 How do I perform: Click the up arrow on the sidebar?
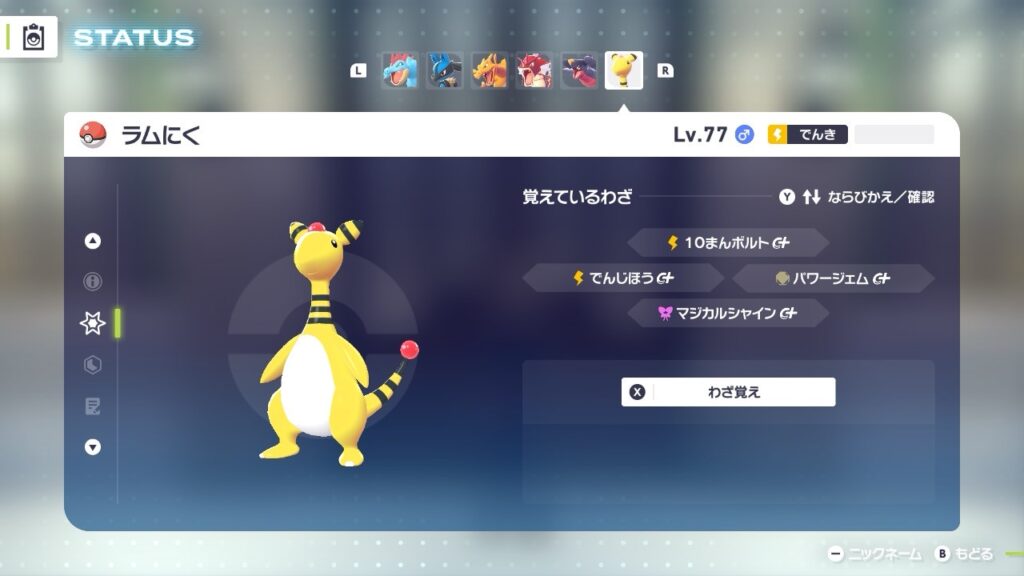[x=93, y=241]
